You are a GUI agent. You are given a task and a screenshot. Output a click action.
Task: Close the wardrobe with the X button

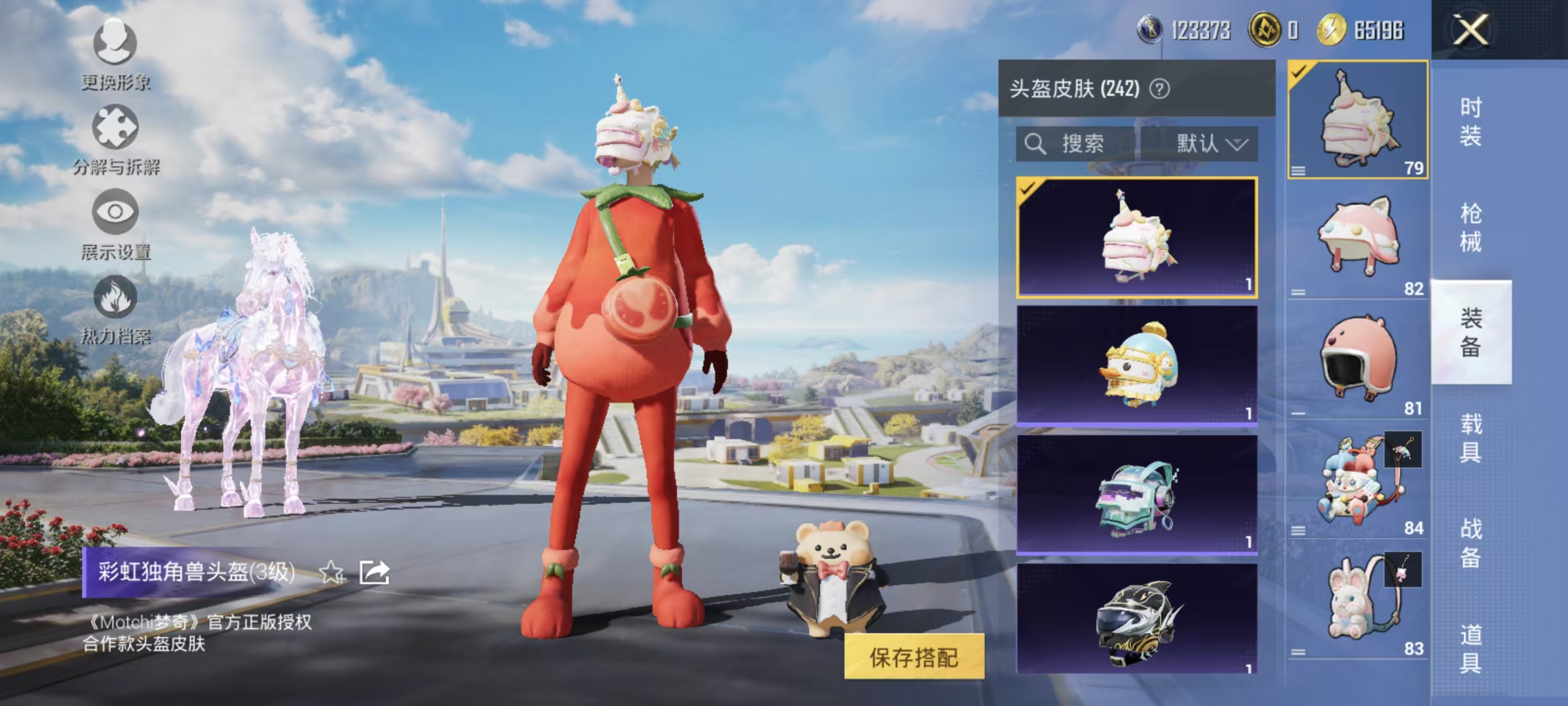1470,30
